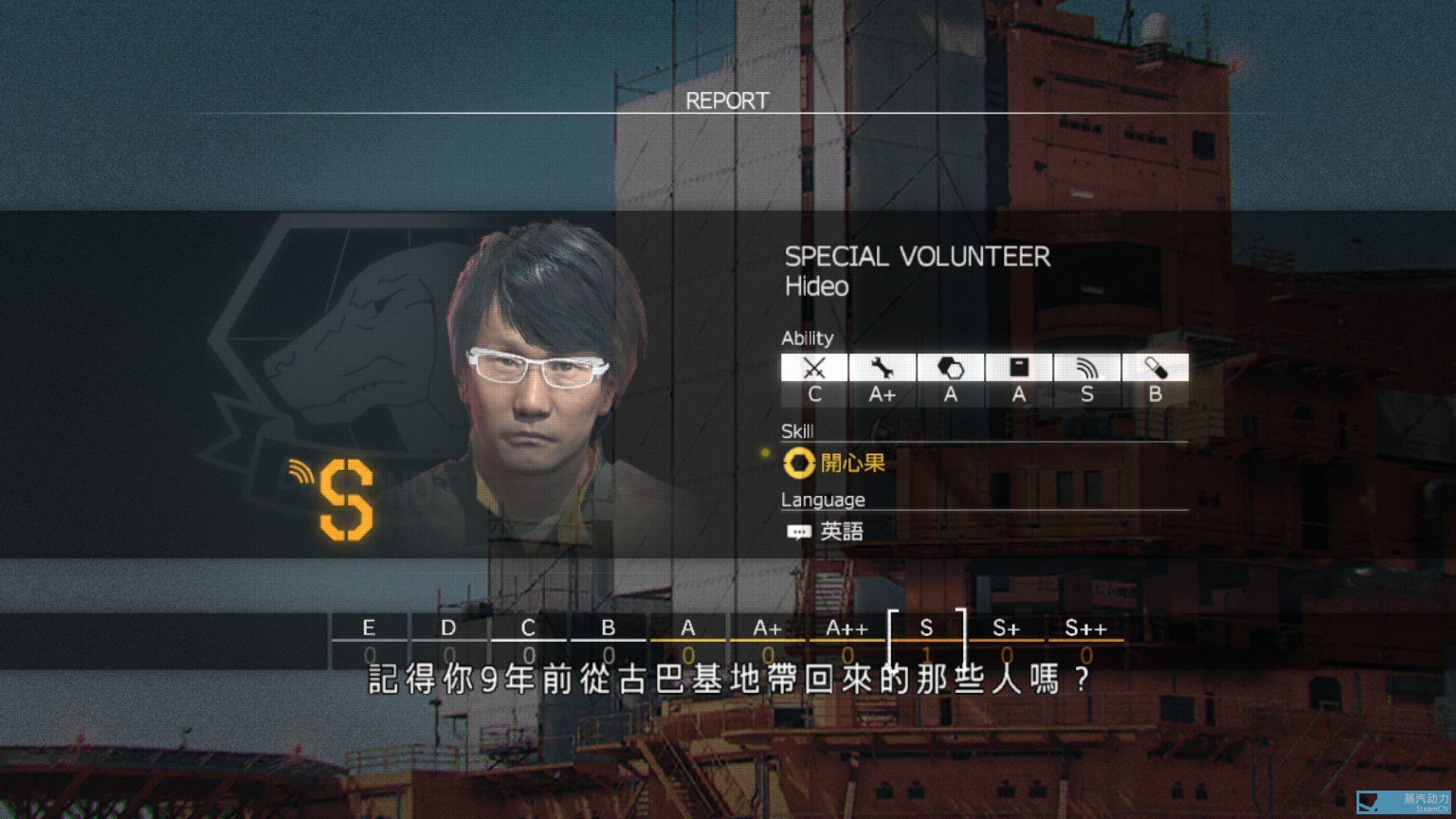
Task: Select the wrench R&D ability icon
Action: coord(883,368)
